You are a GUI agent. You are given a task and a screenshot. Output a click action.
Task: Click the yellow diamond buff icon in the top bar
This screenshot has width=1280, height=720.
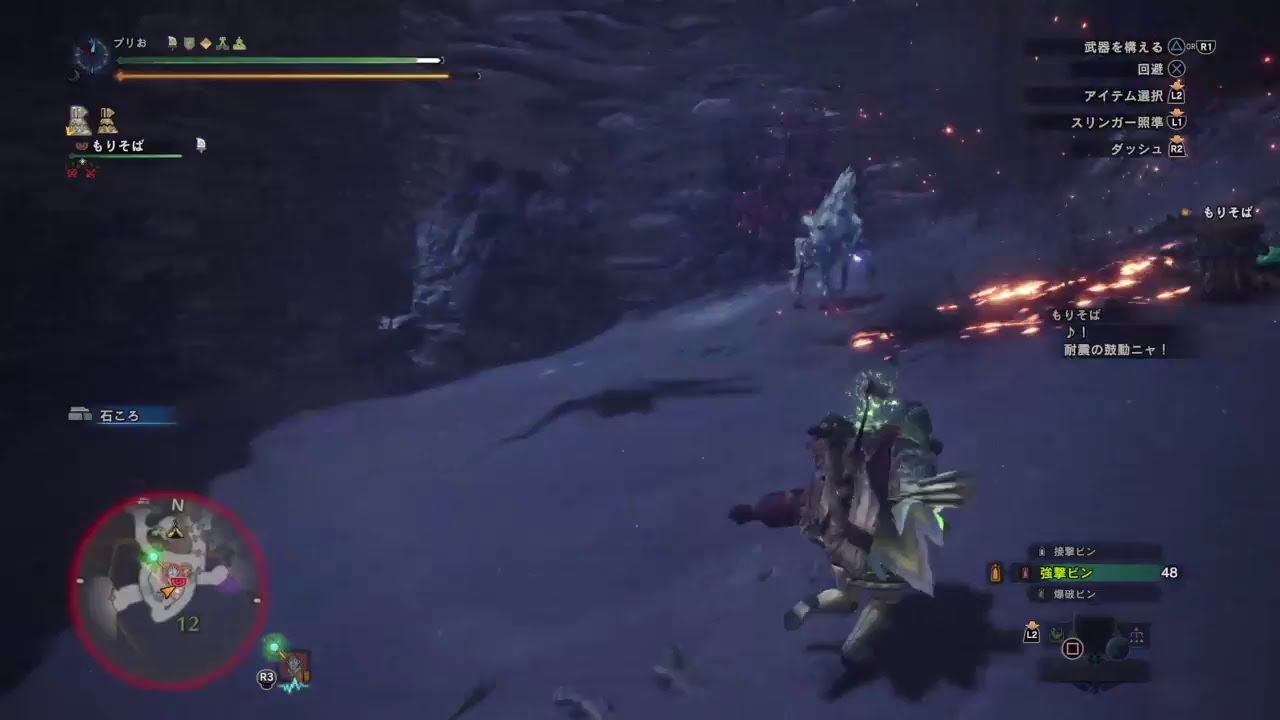point(204,44)
